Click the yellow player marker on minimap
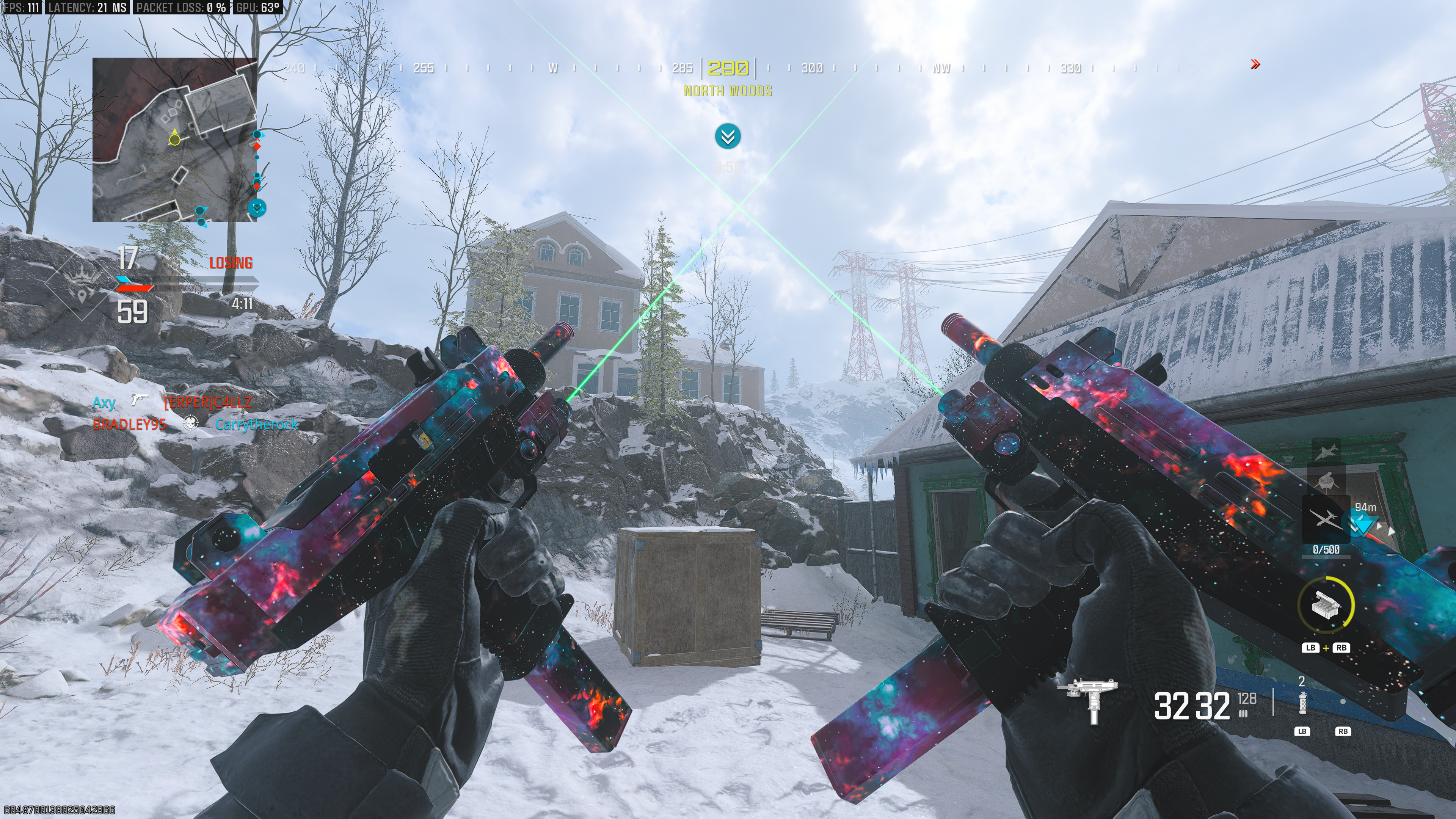 click(x=175, y=138)
